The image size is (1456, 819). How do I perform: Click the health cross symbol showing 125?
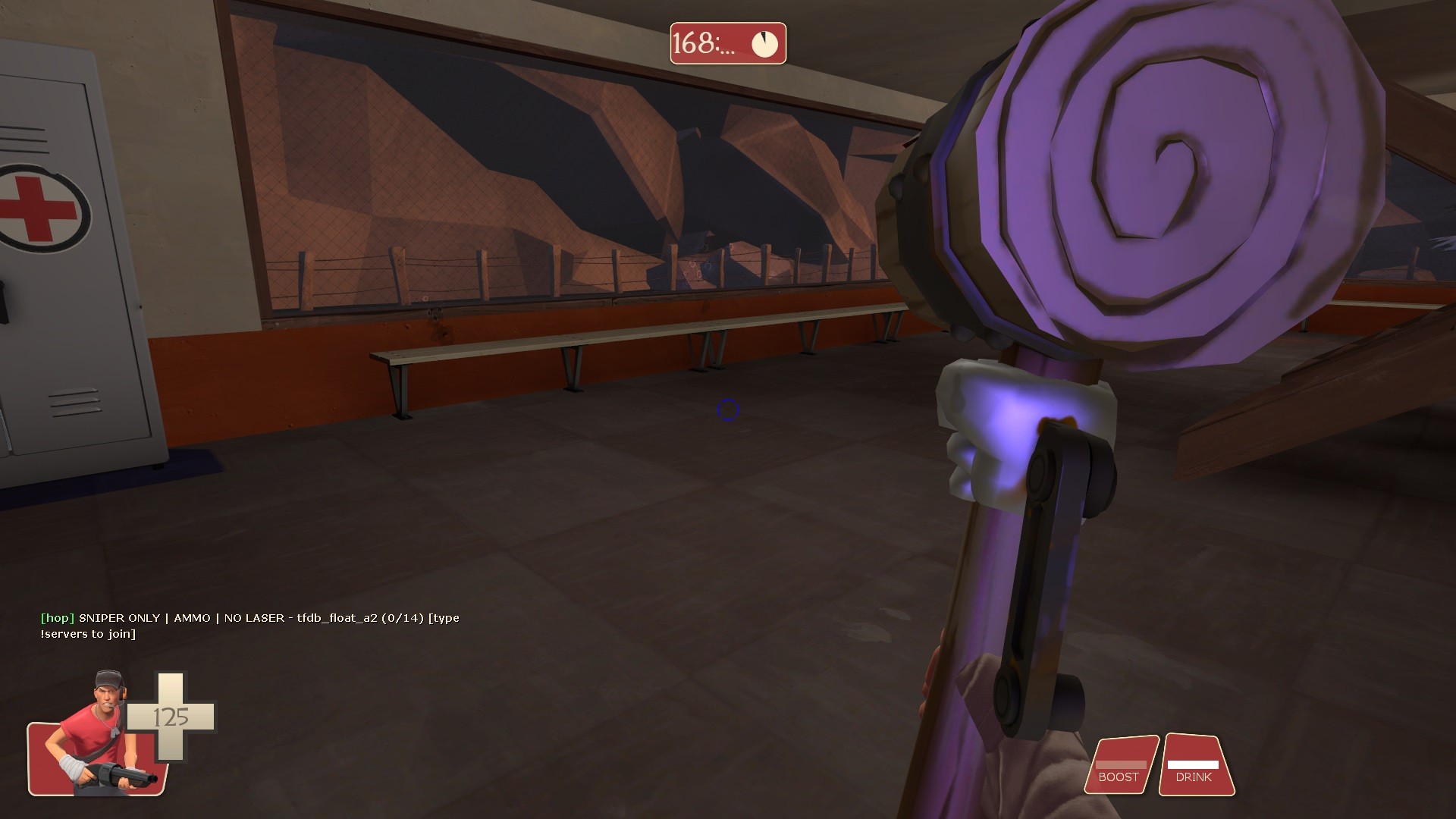[x=174, y=717]
